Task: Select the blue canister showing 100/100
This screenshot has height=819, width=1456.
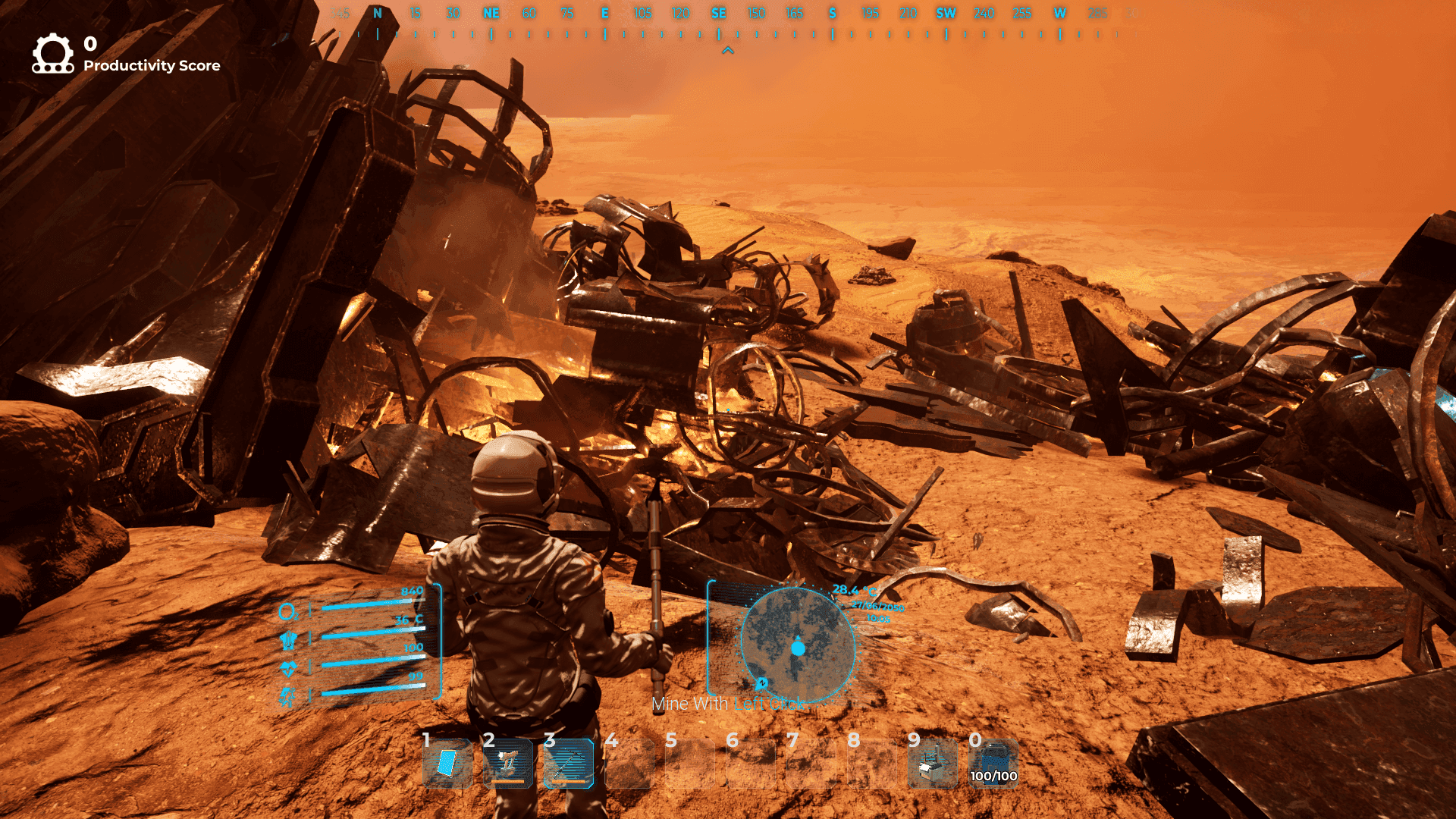Action: [x=993, y=761]
